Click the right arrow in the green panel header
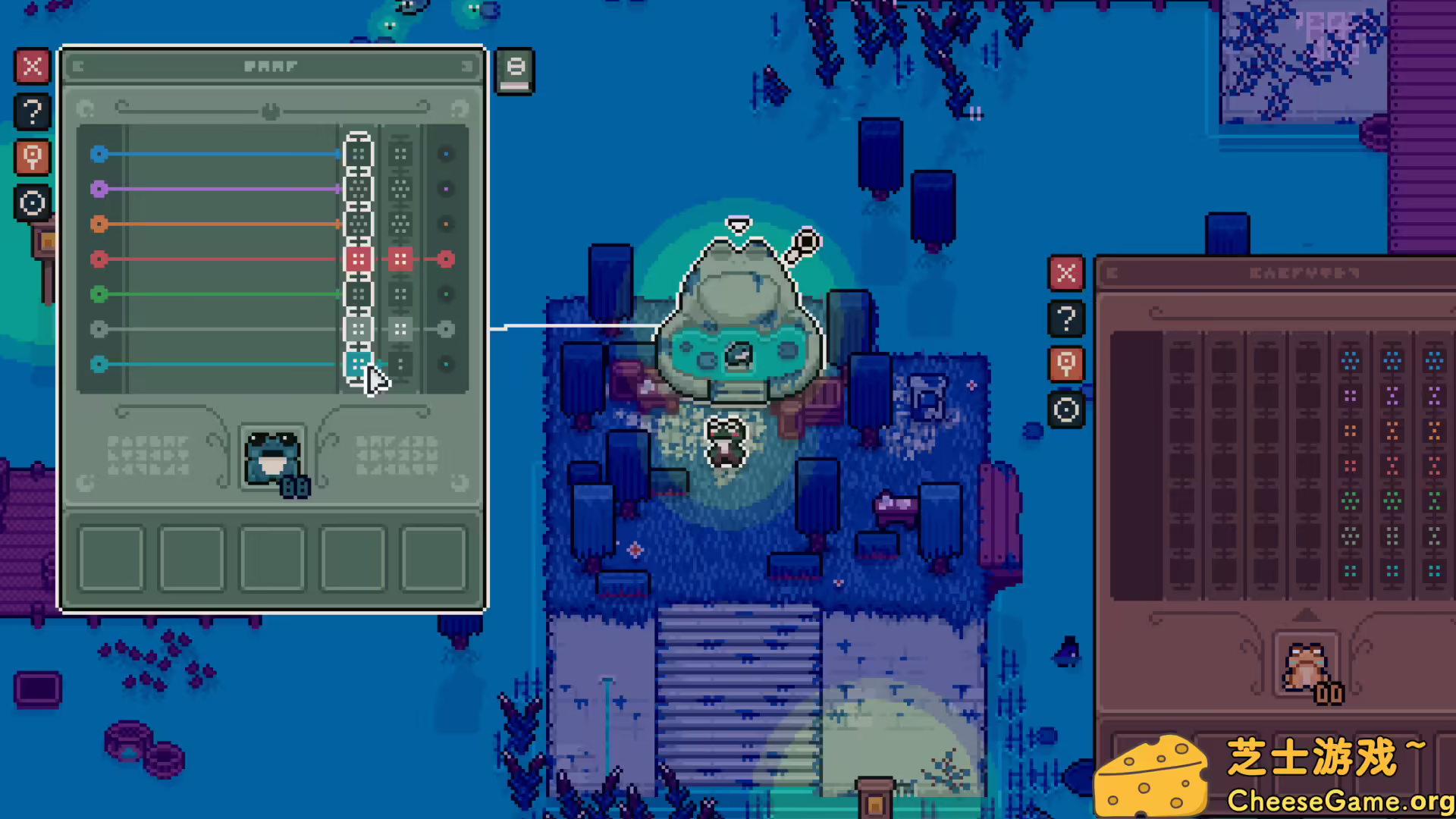 (466, 67)
